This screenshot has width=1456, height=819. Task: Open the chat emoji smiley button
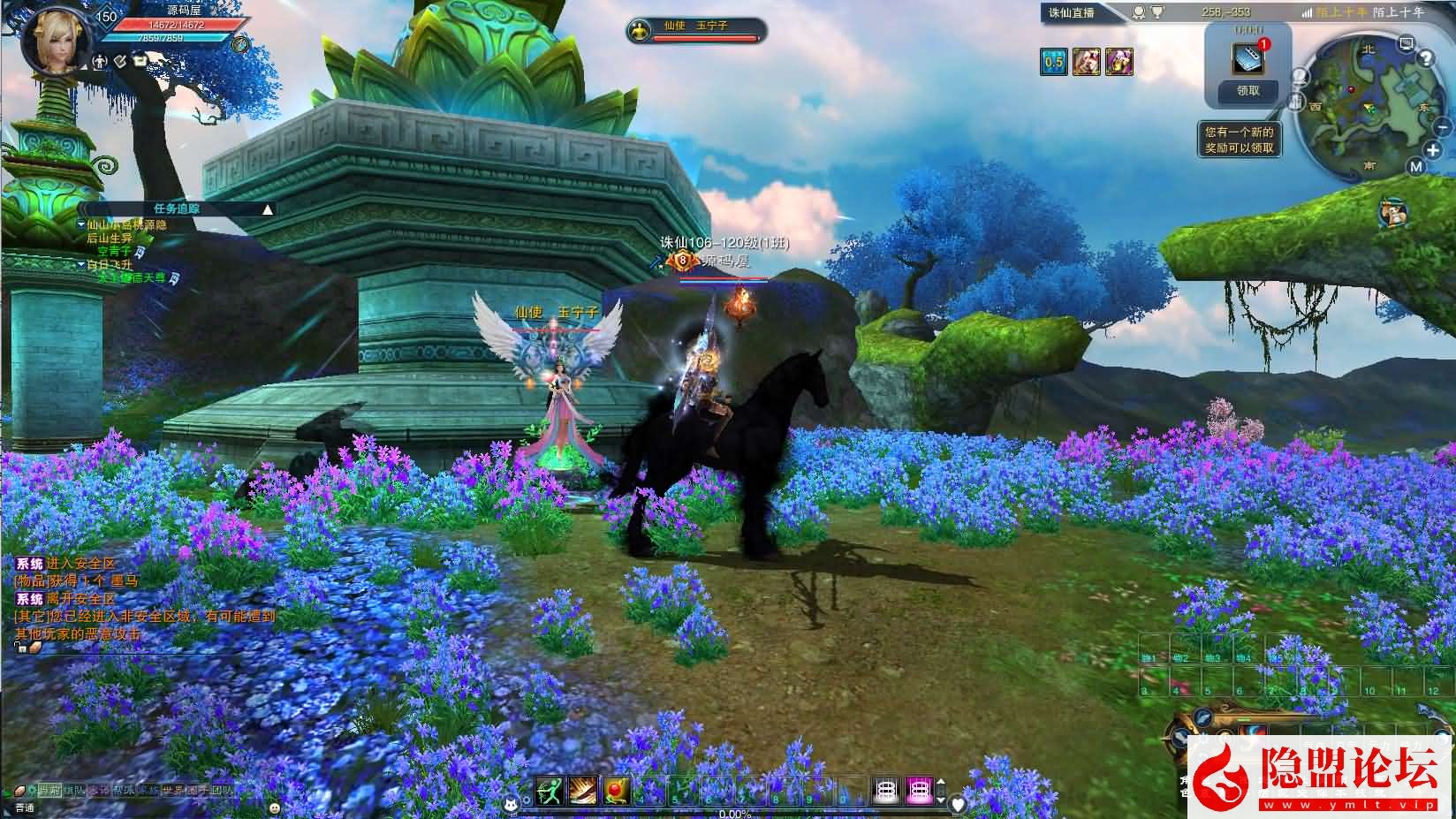tap(275, 808)
